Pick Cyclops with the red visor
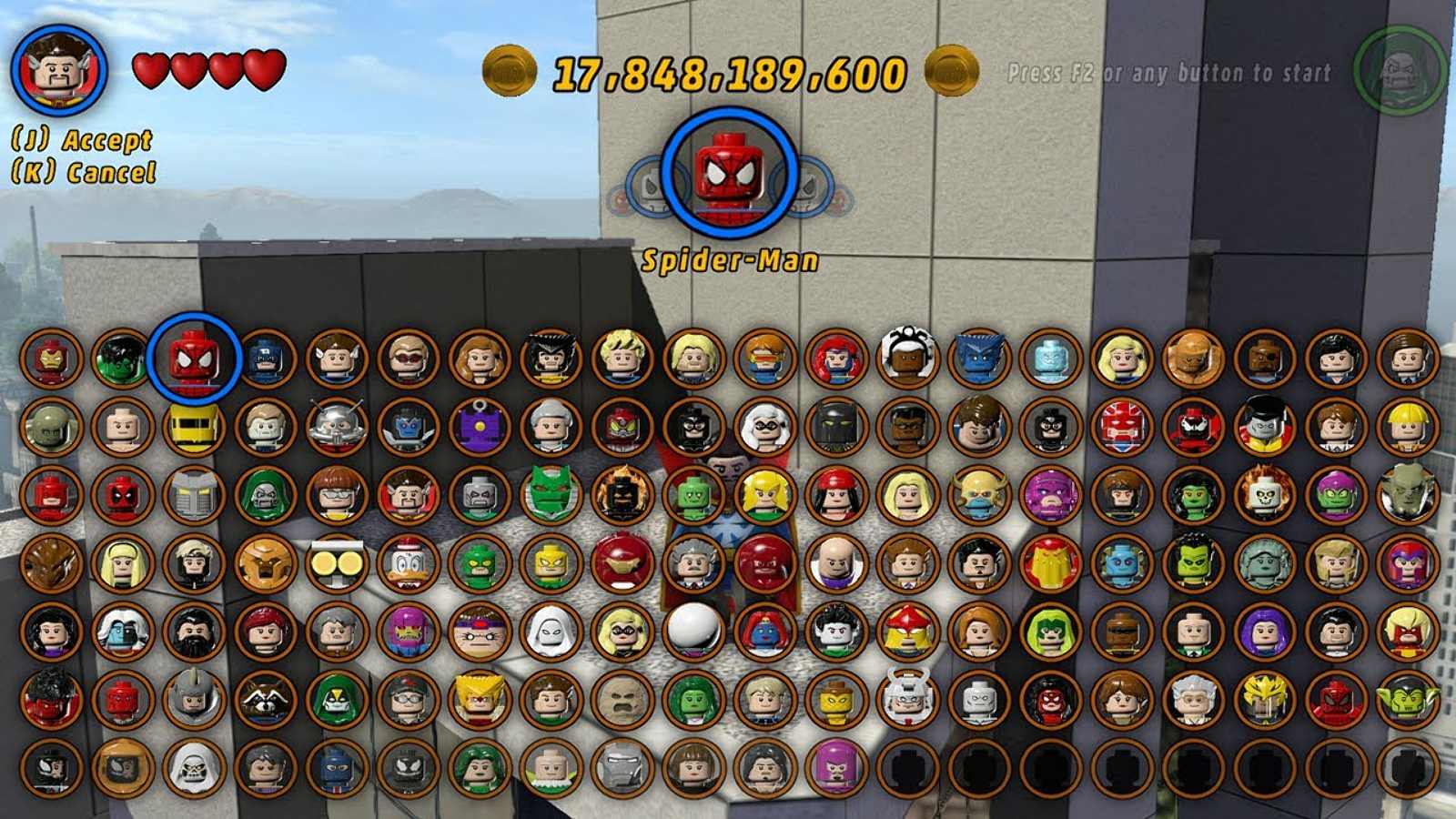This screenshot has height=819, width=1456. pos(764,358)
